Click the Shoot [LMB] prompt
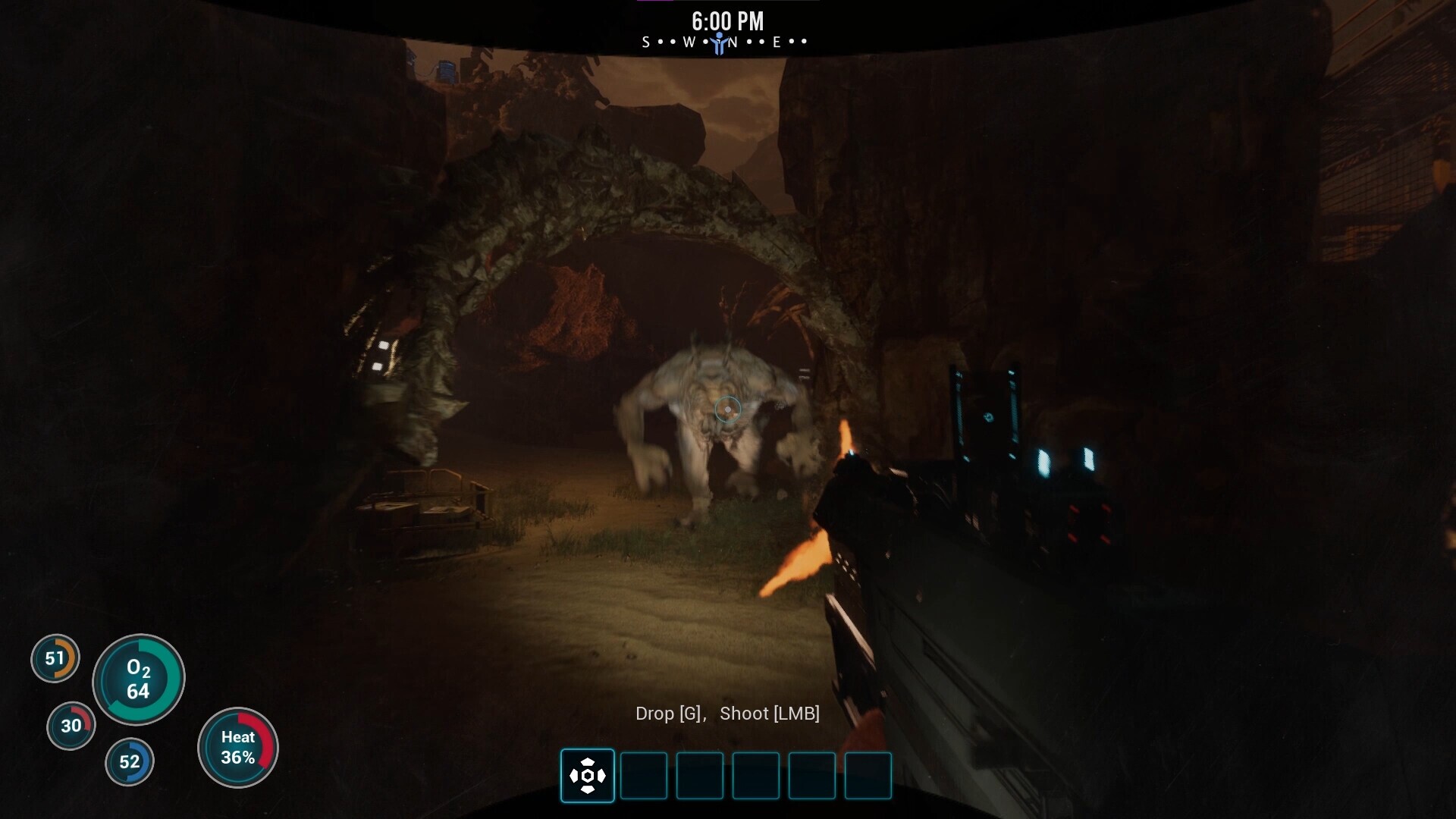The image size is (1456, 819). coord(770,714)
